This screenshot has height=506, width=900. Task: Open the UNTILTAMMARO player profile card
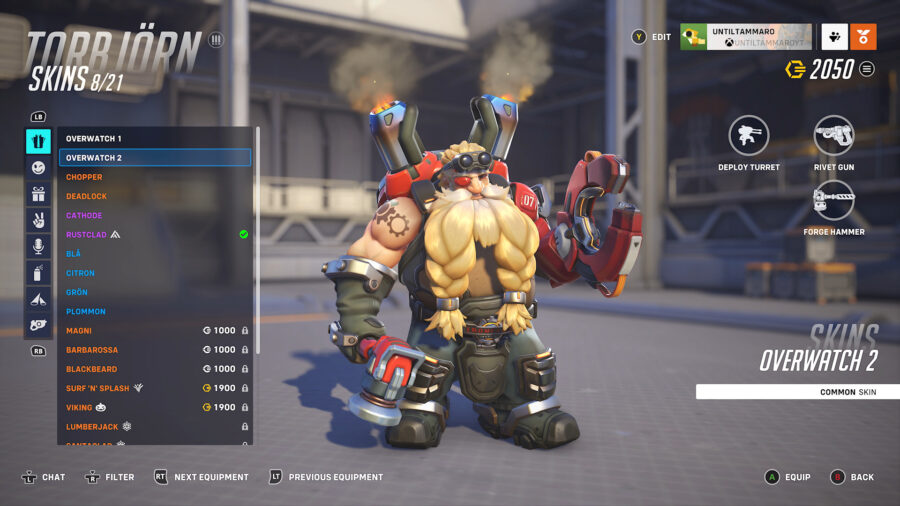pyautogui.click(x=745, y=37)
